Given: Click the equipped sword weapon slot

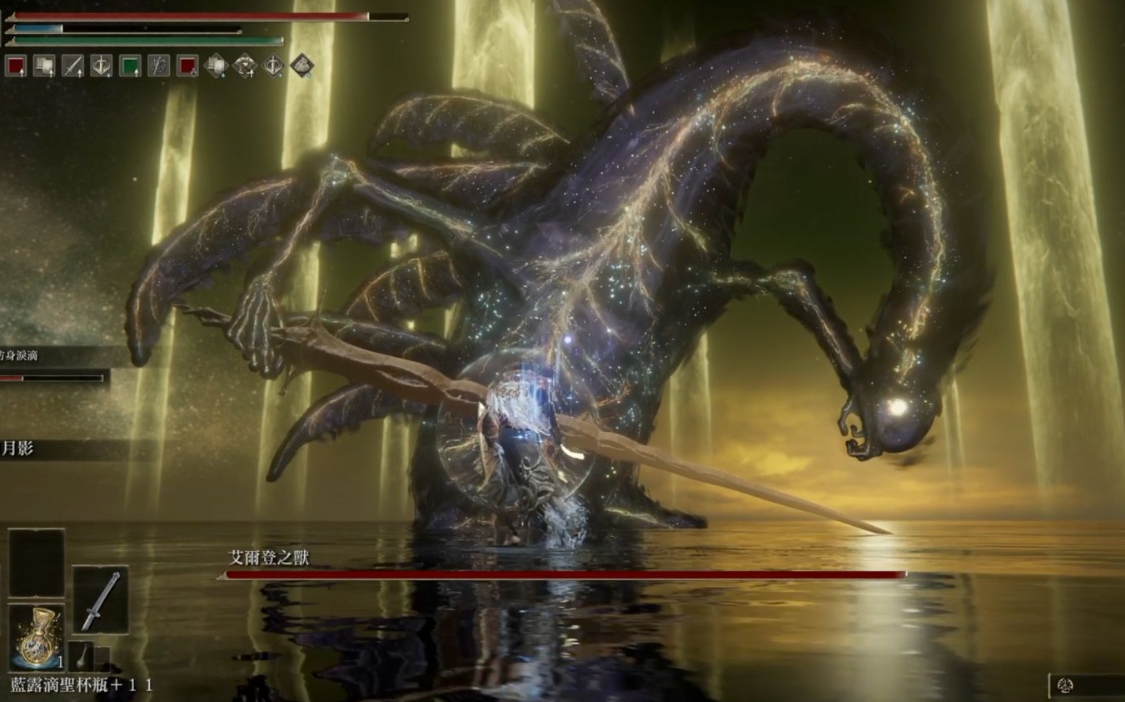Looking at the screenshot, I should click(100, 600).
